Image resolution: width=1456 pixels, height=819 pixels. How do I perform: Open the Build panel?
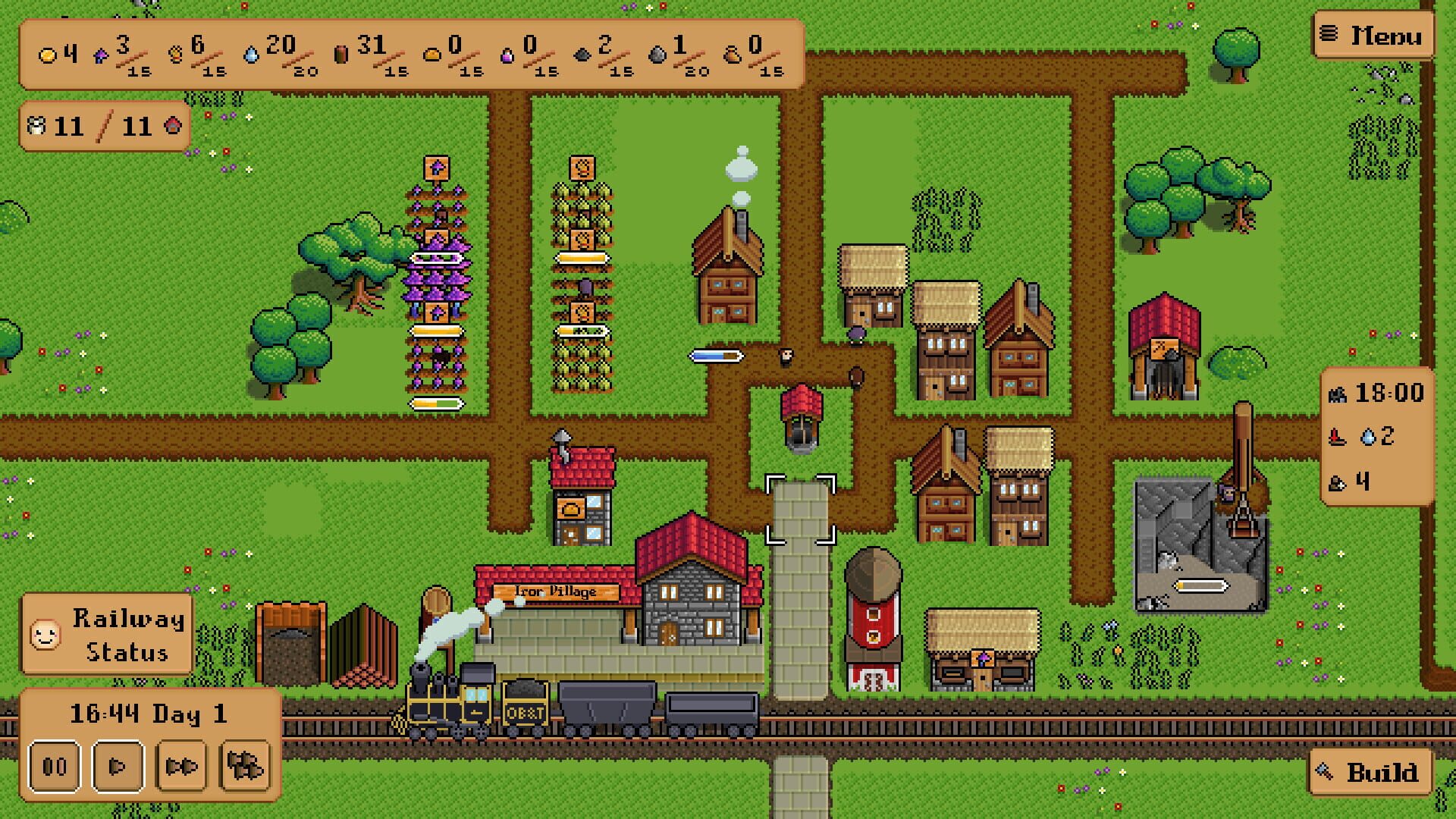[1373, 771]
